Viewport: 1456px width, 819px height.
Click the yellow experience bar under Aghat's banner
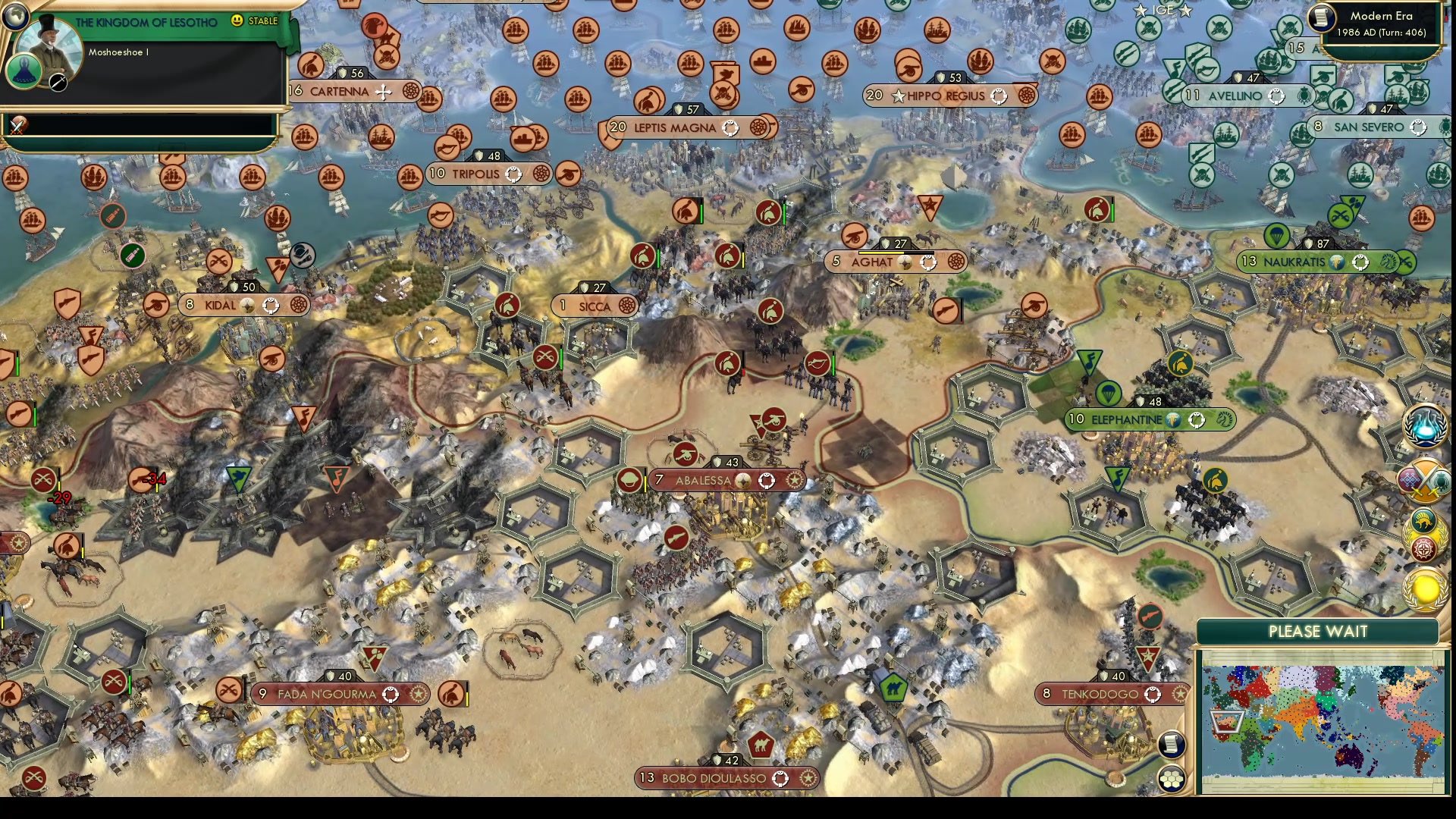882,253
